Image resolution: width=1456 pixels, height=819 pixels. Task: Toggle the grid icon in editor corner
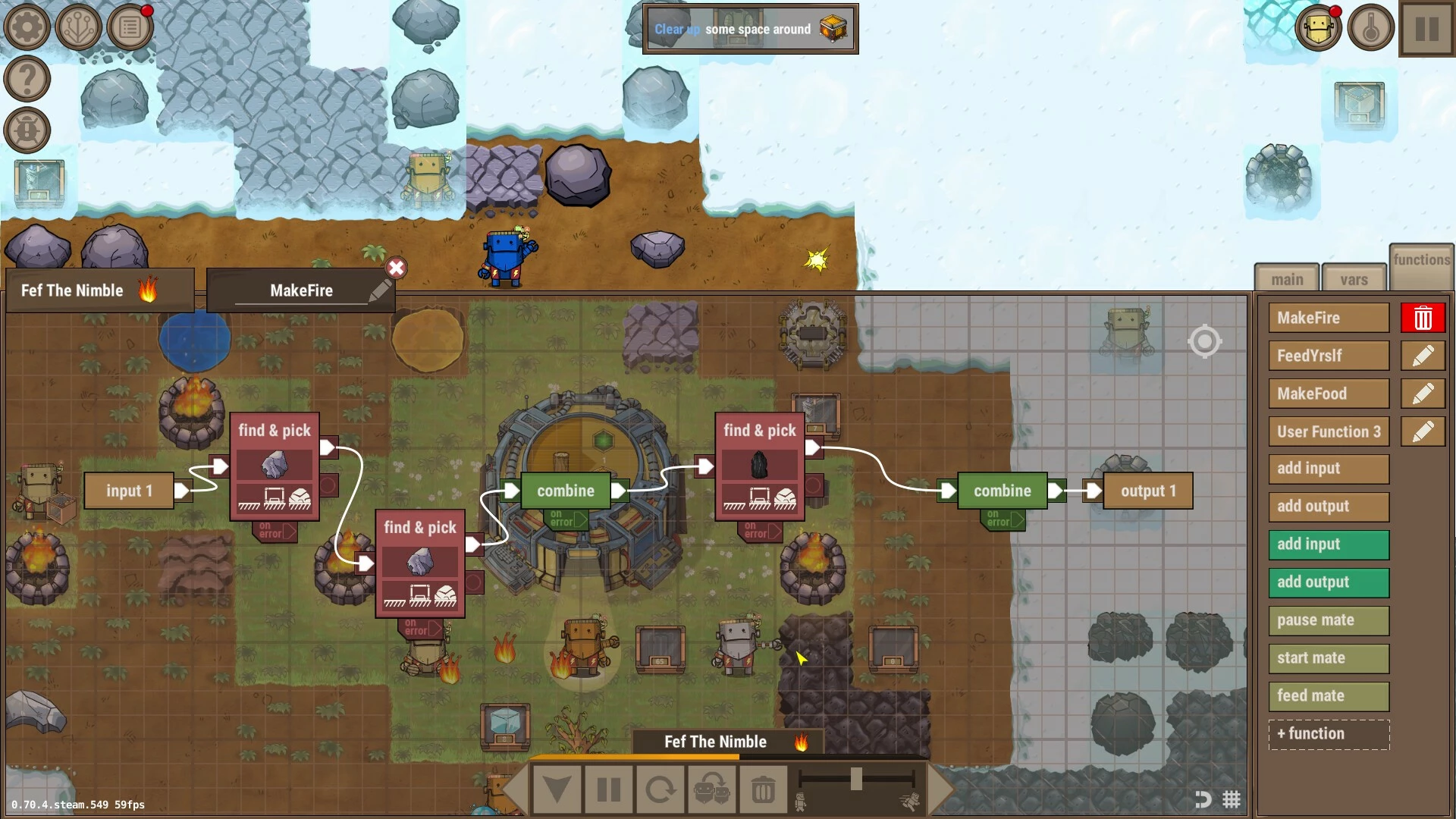(x=1232, y=799)
